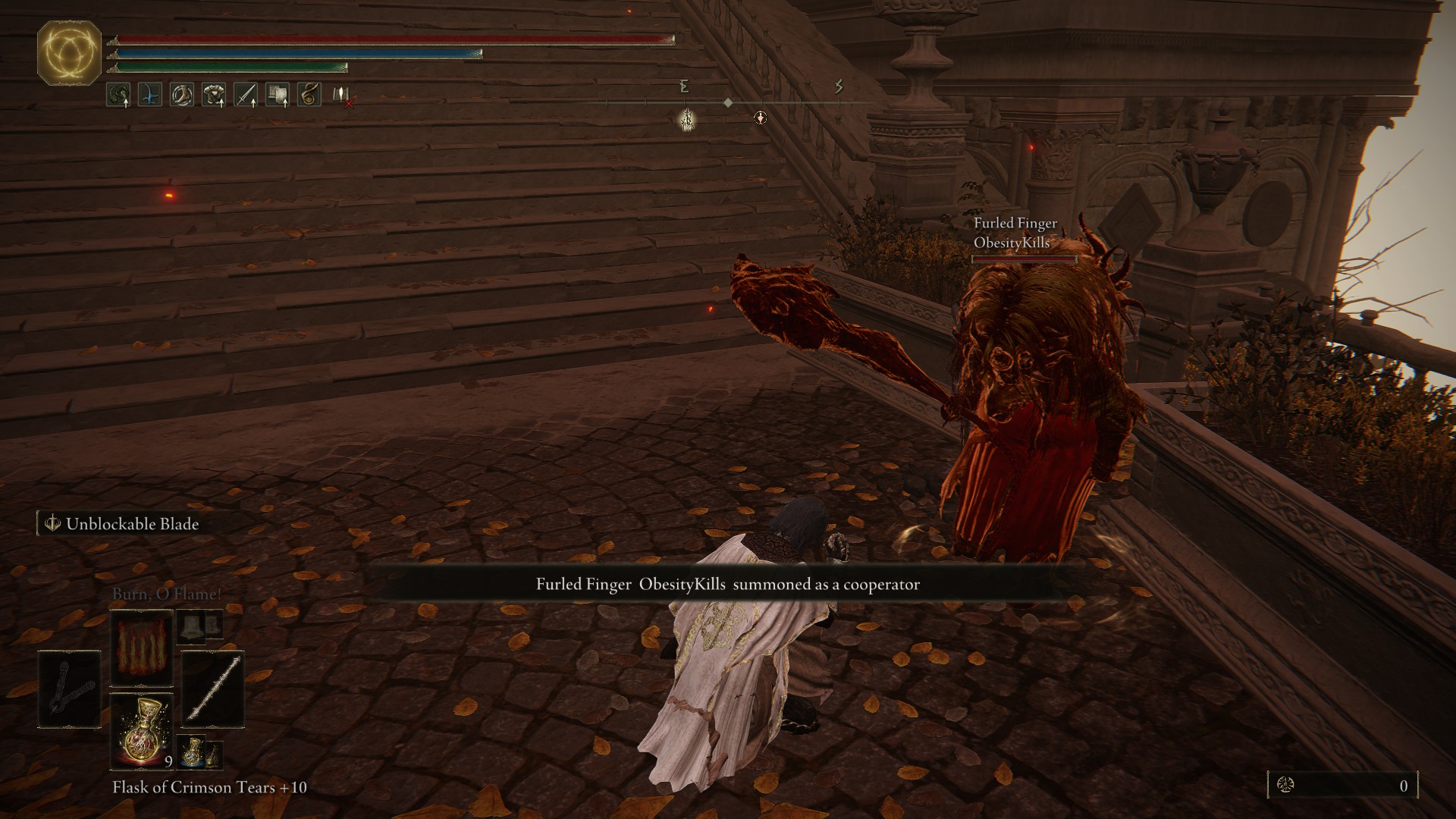Click the small bell icon beside the spell

pyautogui.click(x=191, y=625)
